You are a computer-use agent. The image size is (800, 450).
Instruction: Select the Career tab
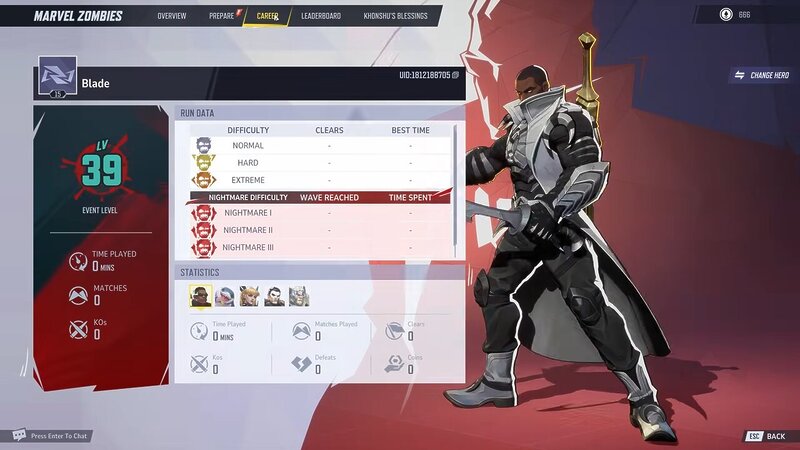267,16
